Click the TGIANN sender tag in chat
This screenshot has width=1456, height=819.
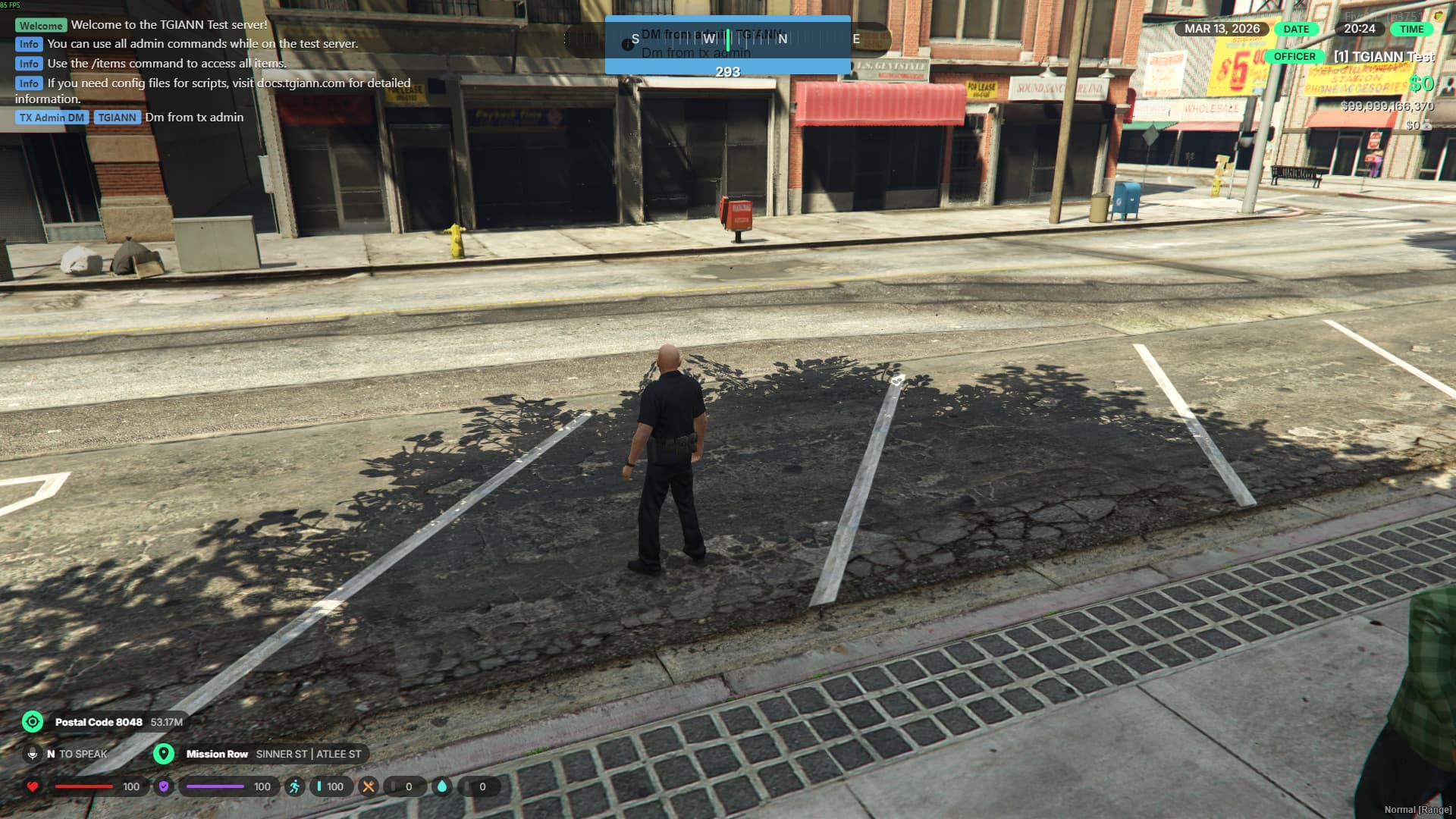(117, 118)
